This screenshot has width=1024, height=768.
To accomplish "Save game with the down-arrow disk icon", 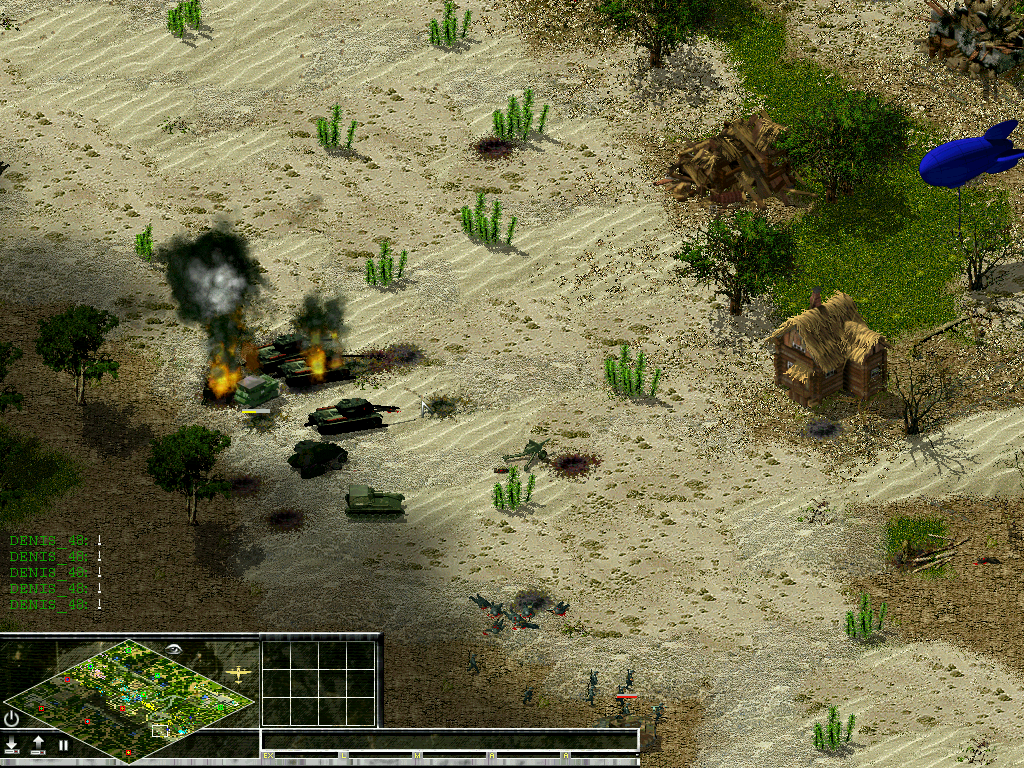I will click(12, 745).
